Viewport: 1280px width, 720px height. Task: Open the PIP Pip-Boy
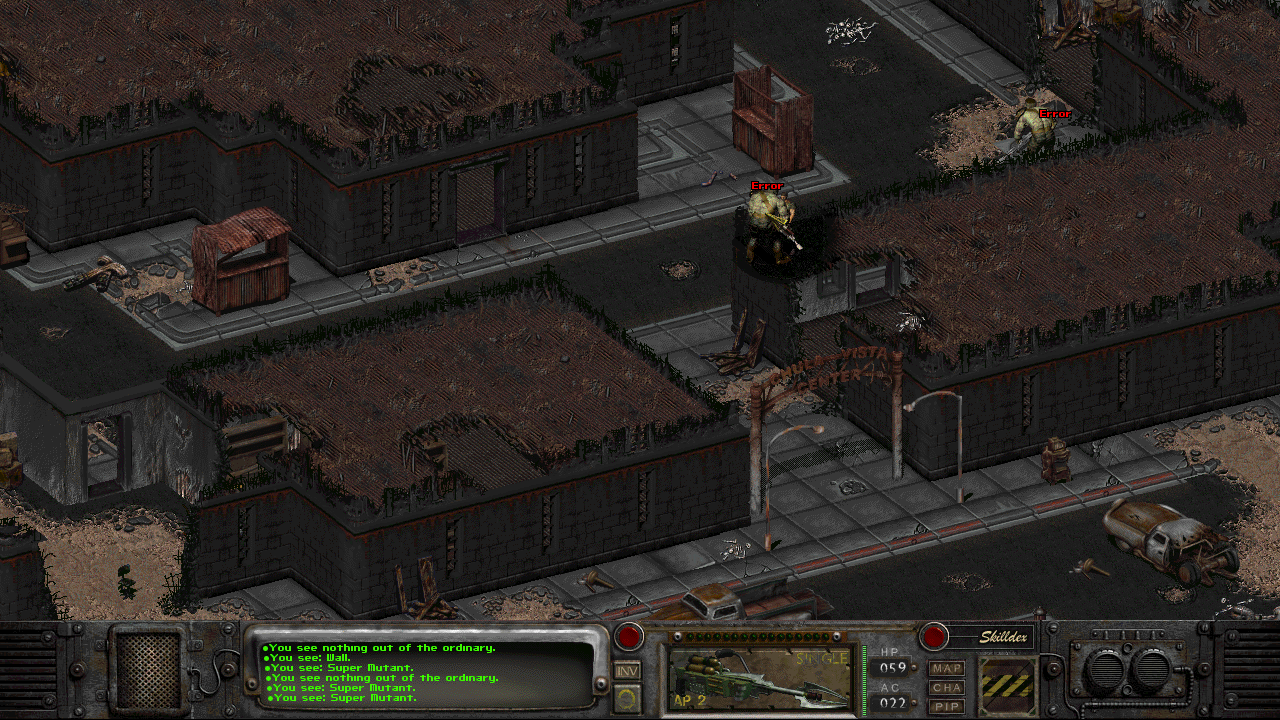(947, 706)
